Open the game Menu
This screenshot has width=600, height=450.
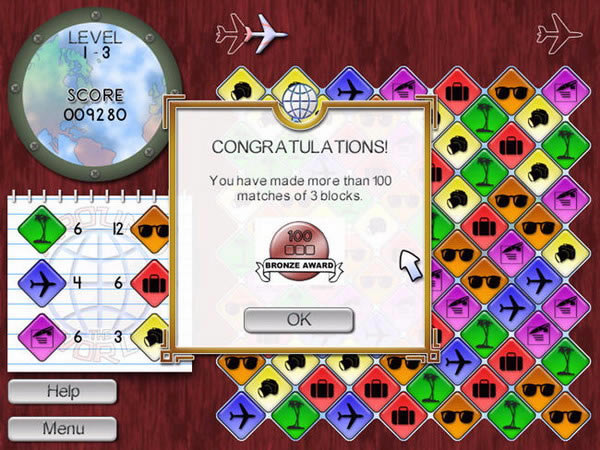(x=62, y=429)
